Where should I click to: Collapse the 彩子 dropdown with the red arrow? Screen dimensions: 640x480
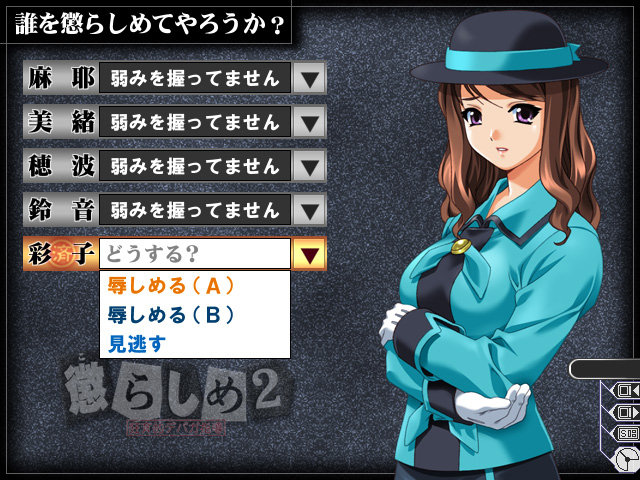[x=309, y=254]
